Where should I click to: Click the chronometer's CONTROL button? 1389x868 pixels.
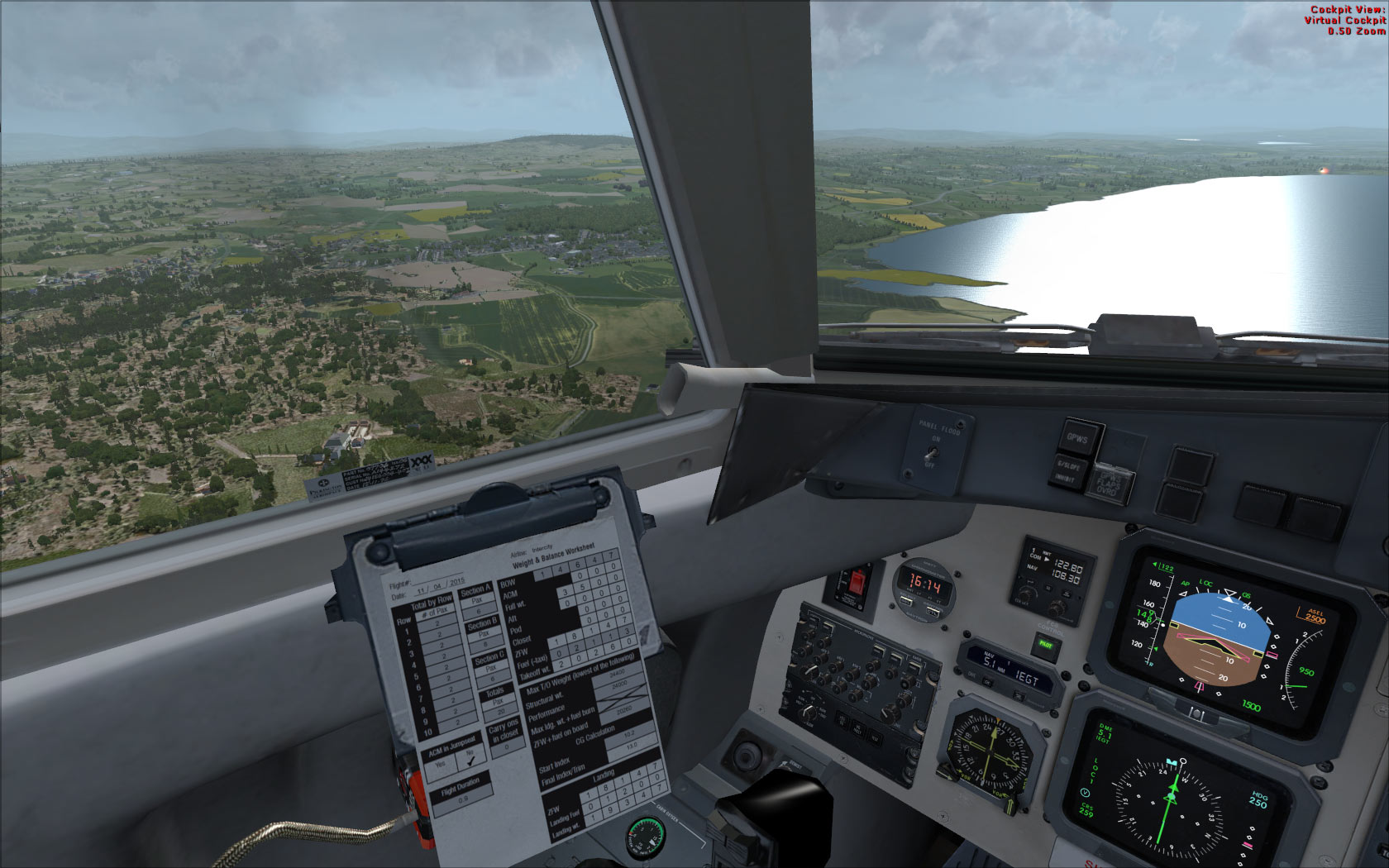932,612
